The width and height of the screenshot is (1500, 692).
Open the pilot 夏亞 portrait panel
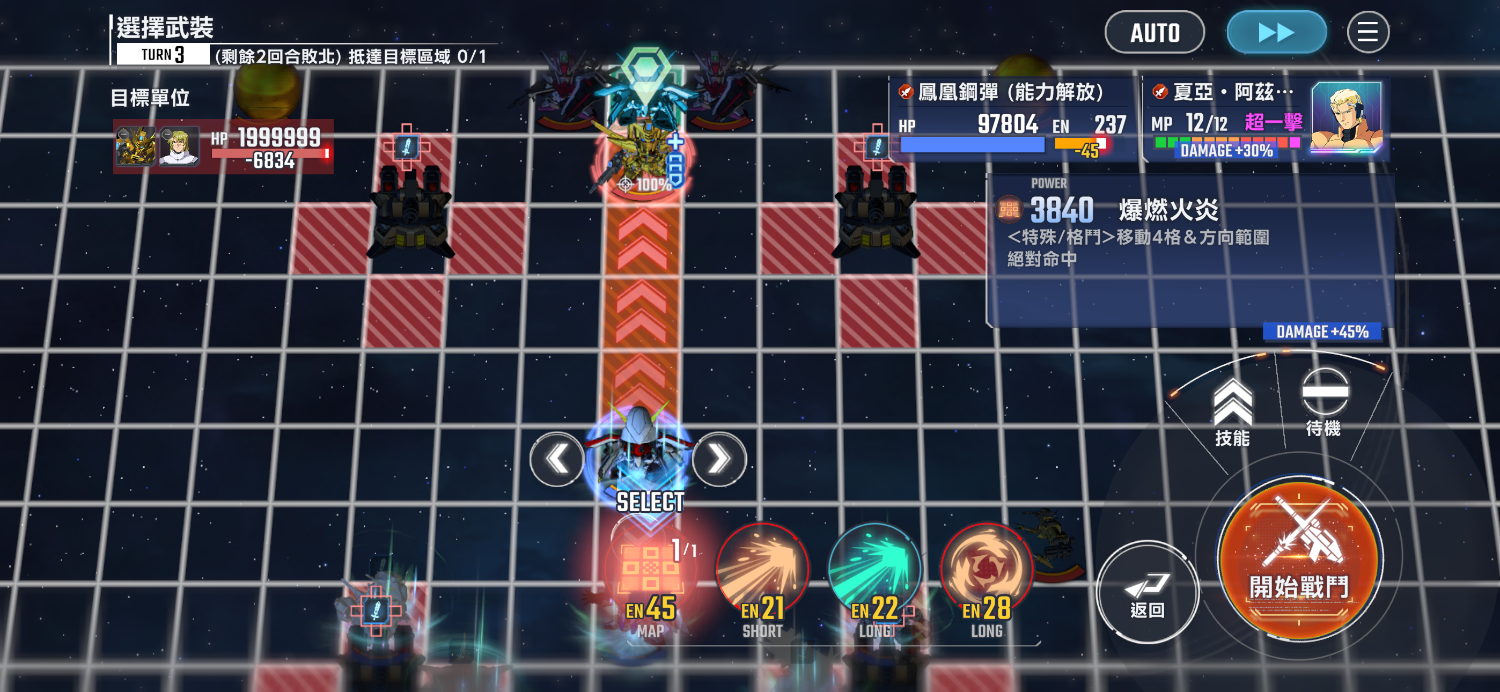point(1345,118)
